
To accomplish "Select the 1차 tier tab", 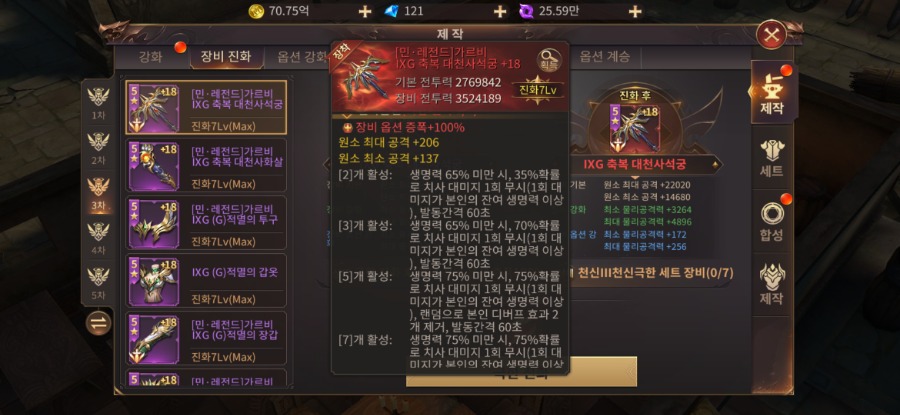I will (x=98, y=102).
